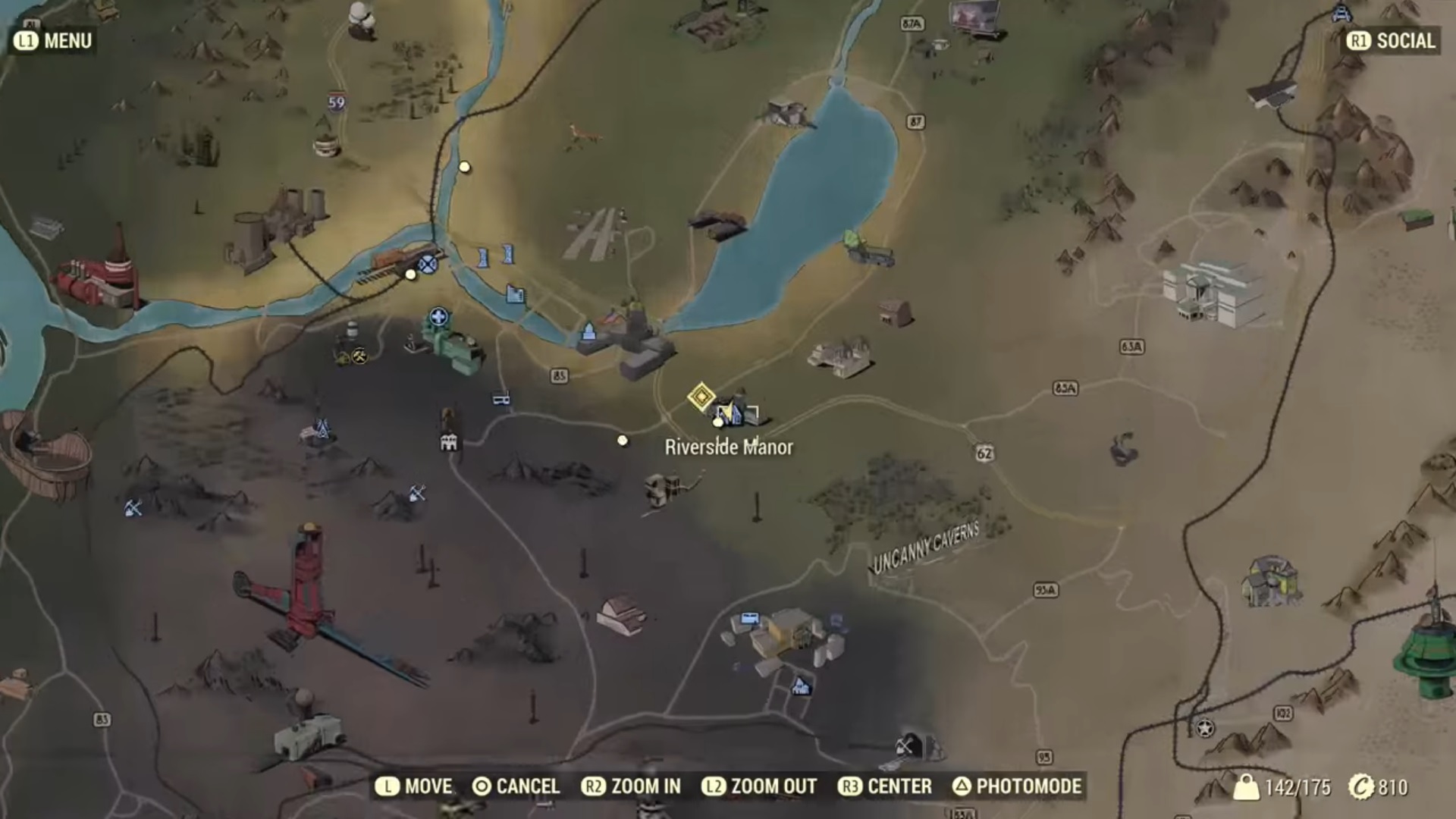Center the map on the player

[x=885, y=786]
